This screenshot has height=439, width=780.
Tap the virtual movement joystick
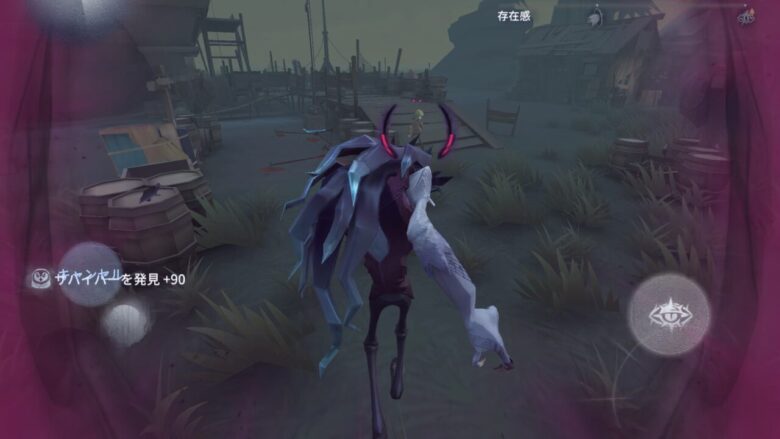click(90, 274)
